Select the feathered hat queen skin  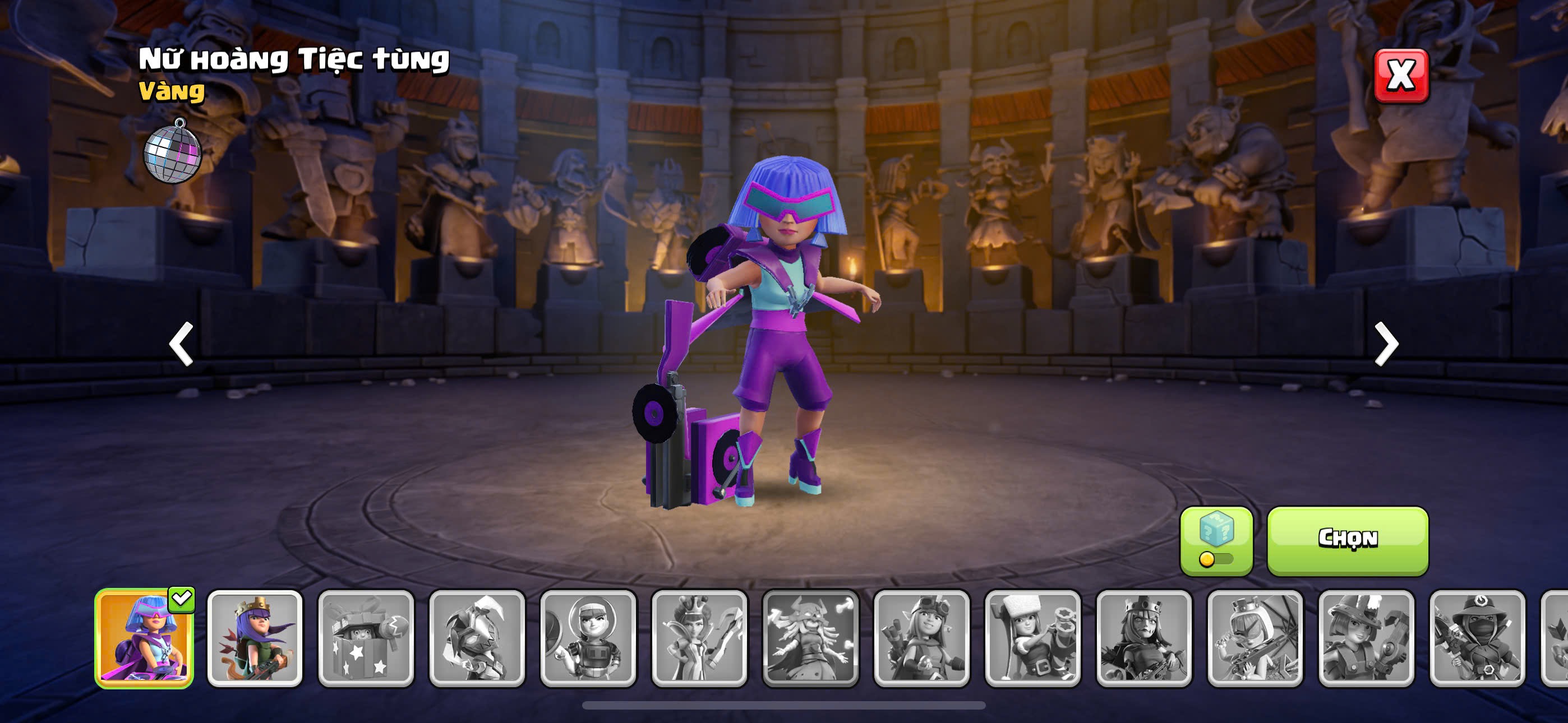[1366, 638]
